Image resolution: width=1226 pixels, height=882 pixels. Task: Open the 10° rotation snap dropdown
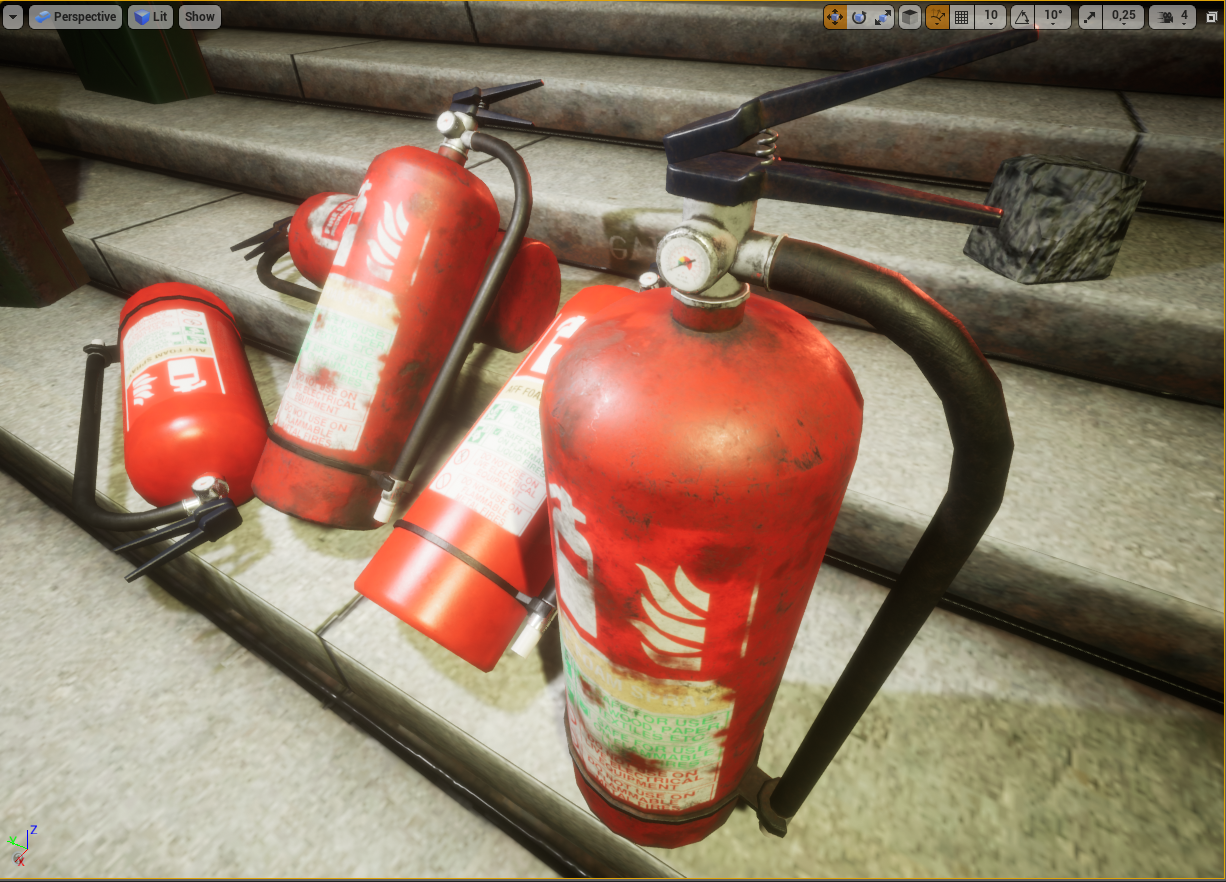(x=1053, y=17)
